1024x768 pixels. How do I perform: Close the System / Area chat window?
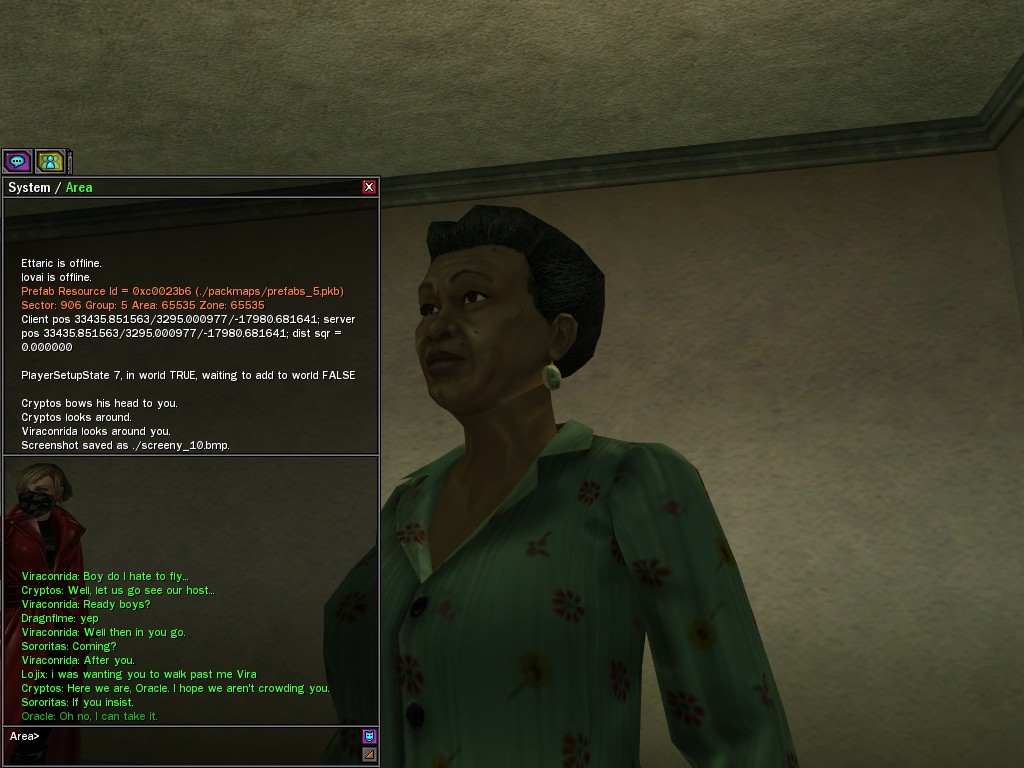pyautogui.click(x=369, y=187)
